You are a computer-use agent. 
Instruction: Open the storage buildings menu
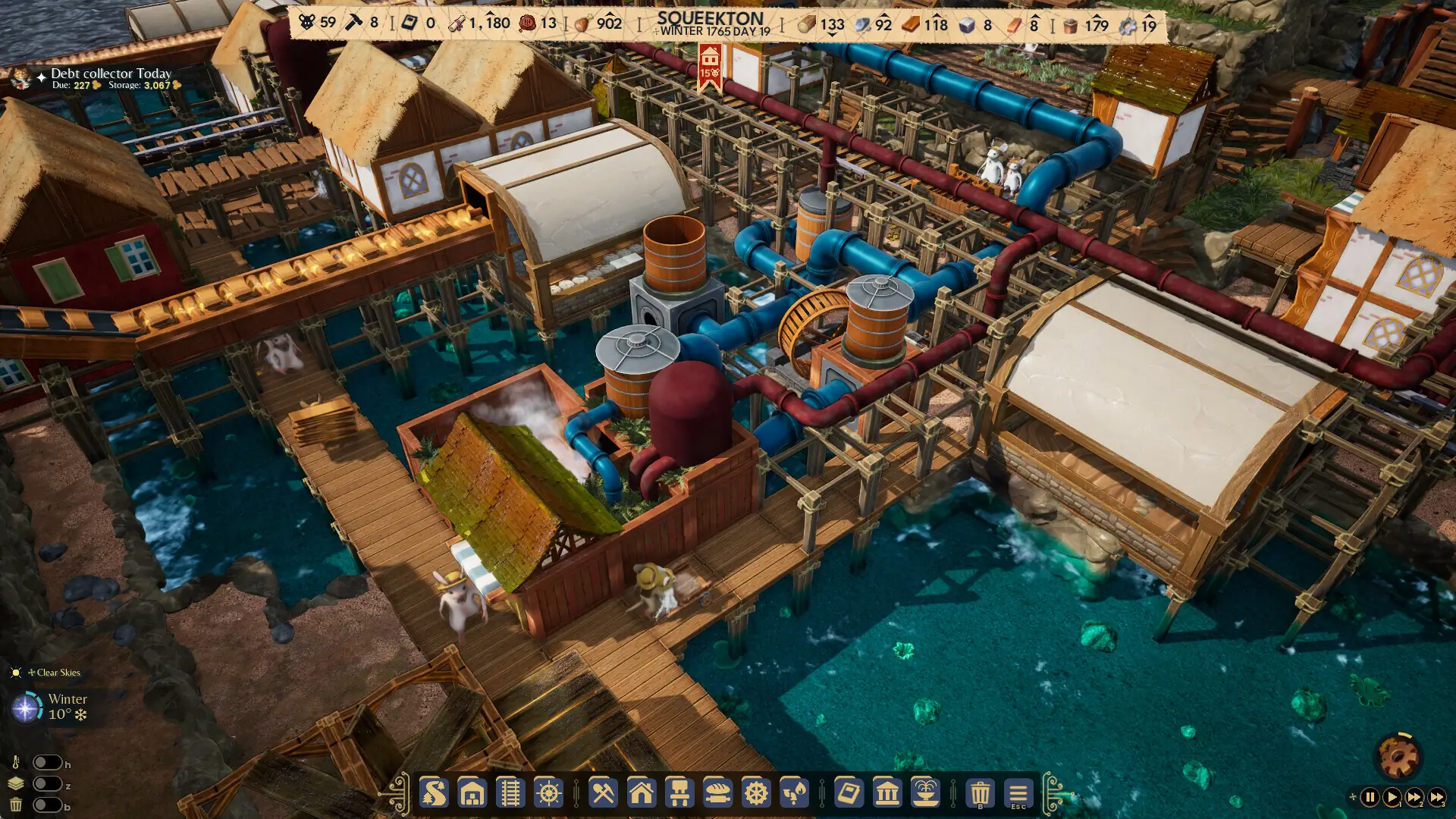coord(473,794)
